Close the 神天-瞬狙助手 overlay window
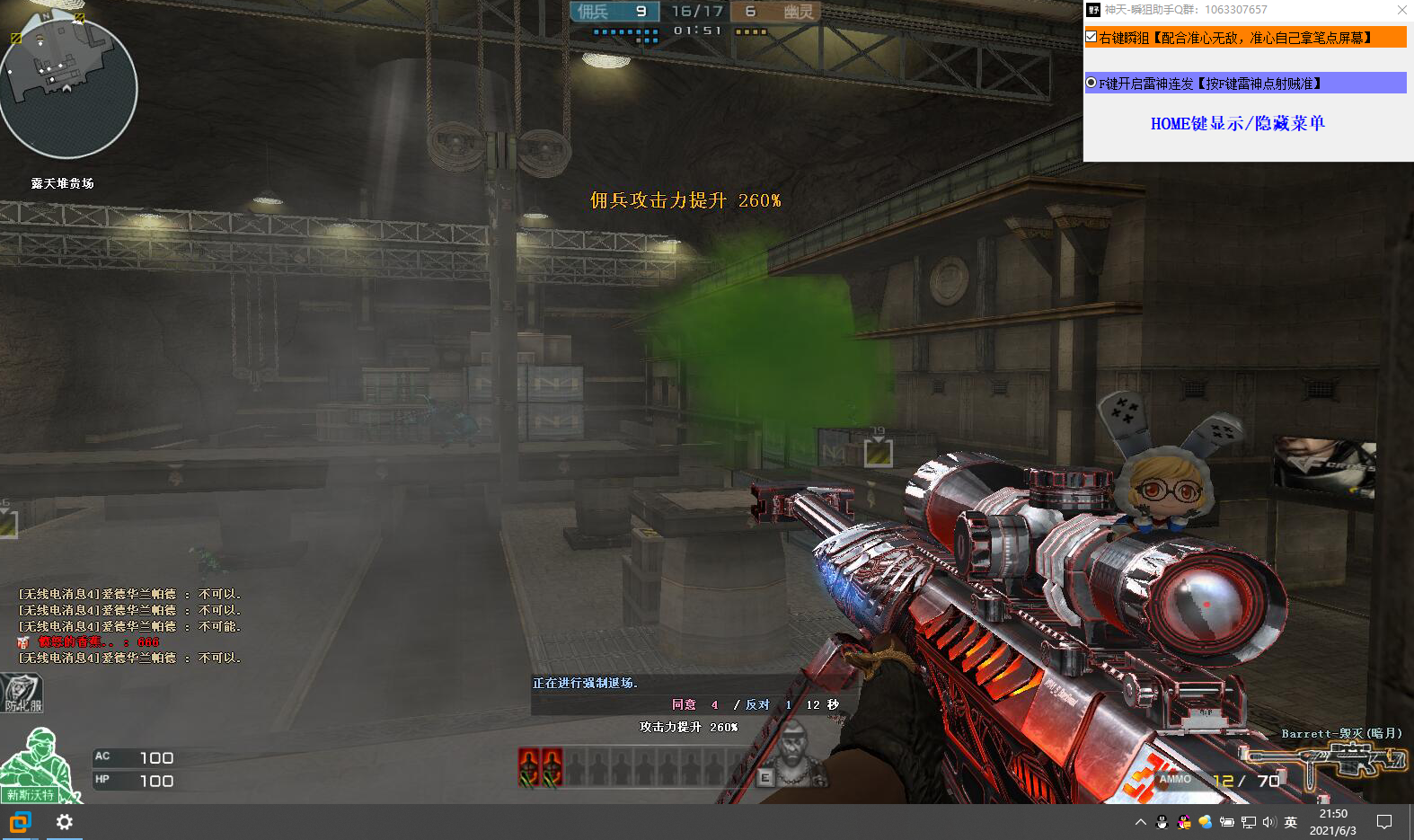Screen dimensions: 1414x840 (1401, 10)
